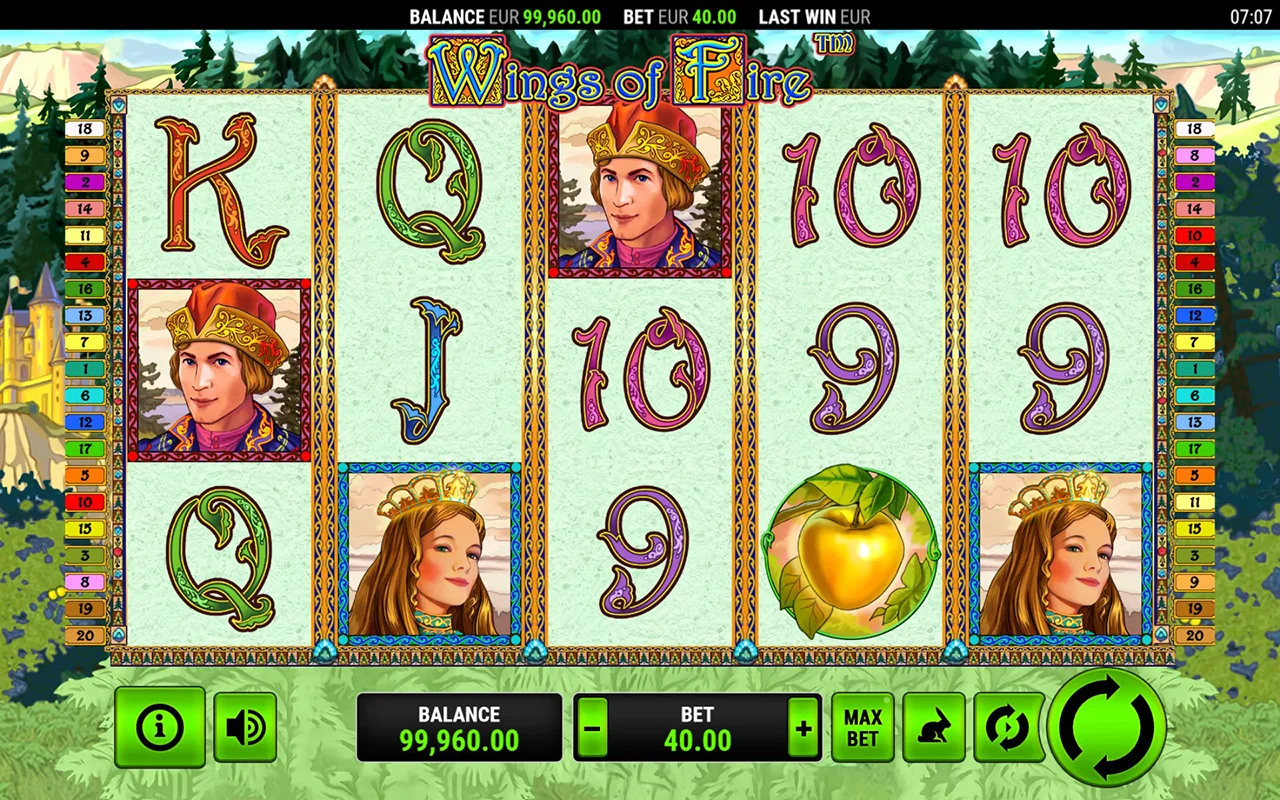Enable autoplay with the circular arrows button
Screen dimensions: 1280x800
click(1007, 727)
